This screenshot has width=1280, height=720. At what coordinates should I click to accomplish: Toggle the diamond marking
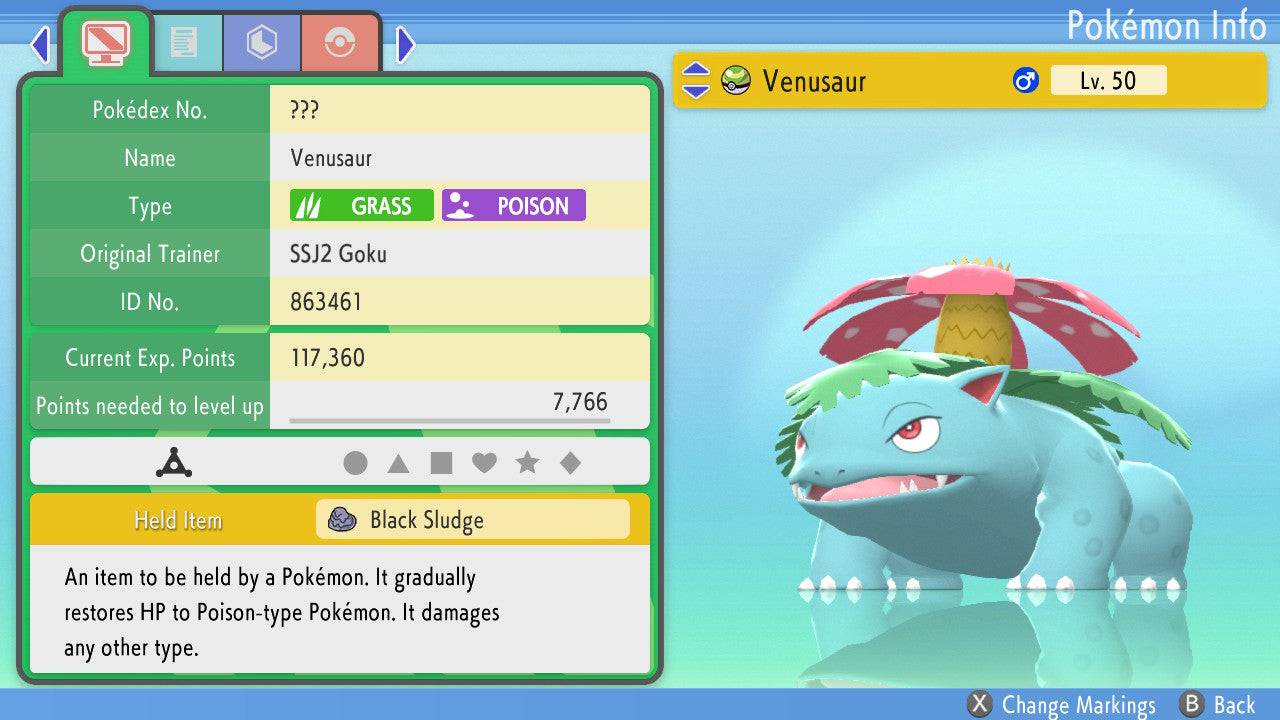(x=570, y=463)
